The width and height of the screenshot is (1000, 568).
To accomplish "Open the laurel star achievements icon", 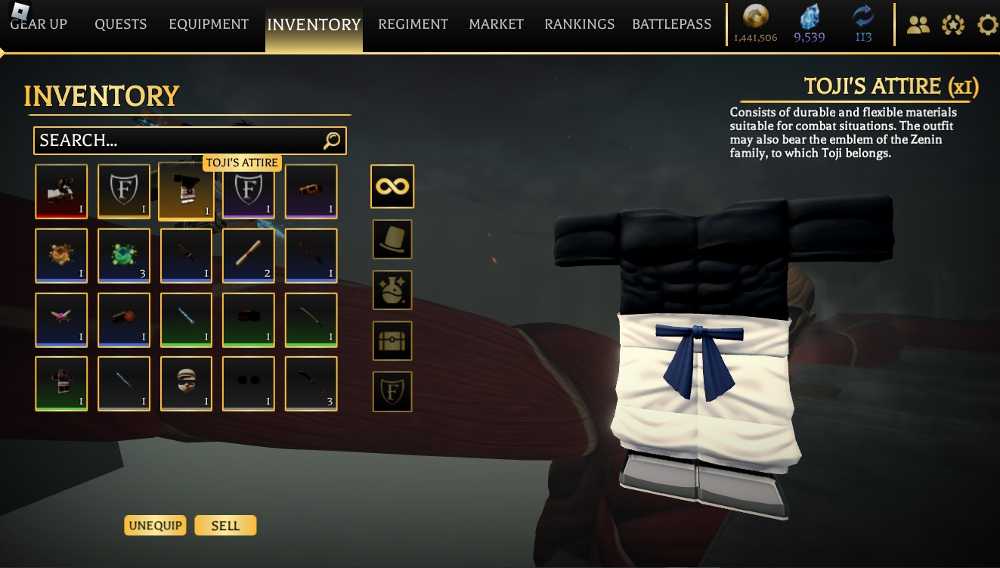I will 952,25.
